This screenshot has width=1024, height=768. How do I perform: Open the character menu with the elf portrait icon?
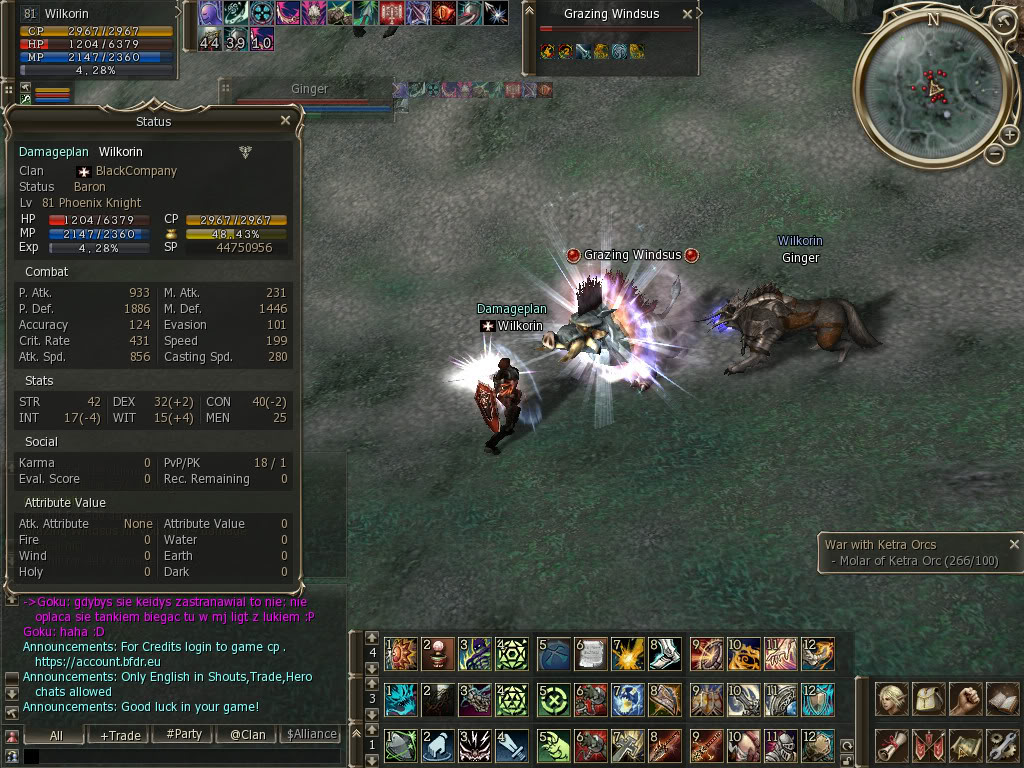click(x=892, y=699)
